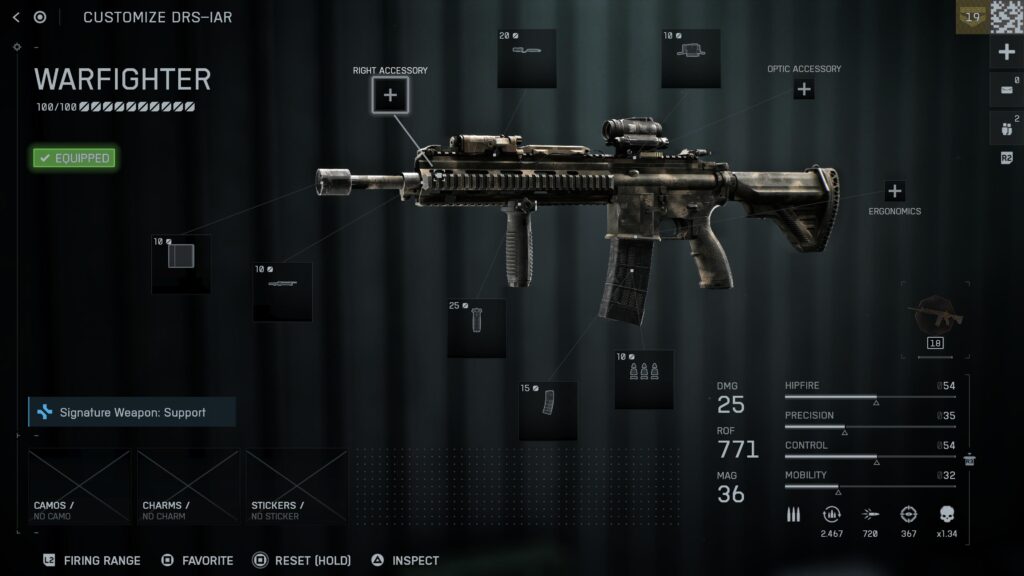Click the player rank 19 badge
Viewport: 1024px width, 576px height.
(972, 17)
